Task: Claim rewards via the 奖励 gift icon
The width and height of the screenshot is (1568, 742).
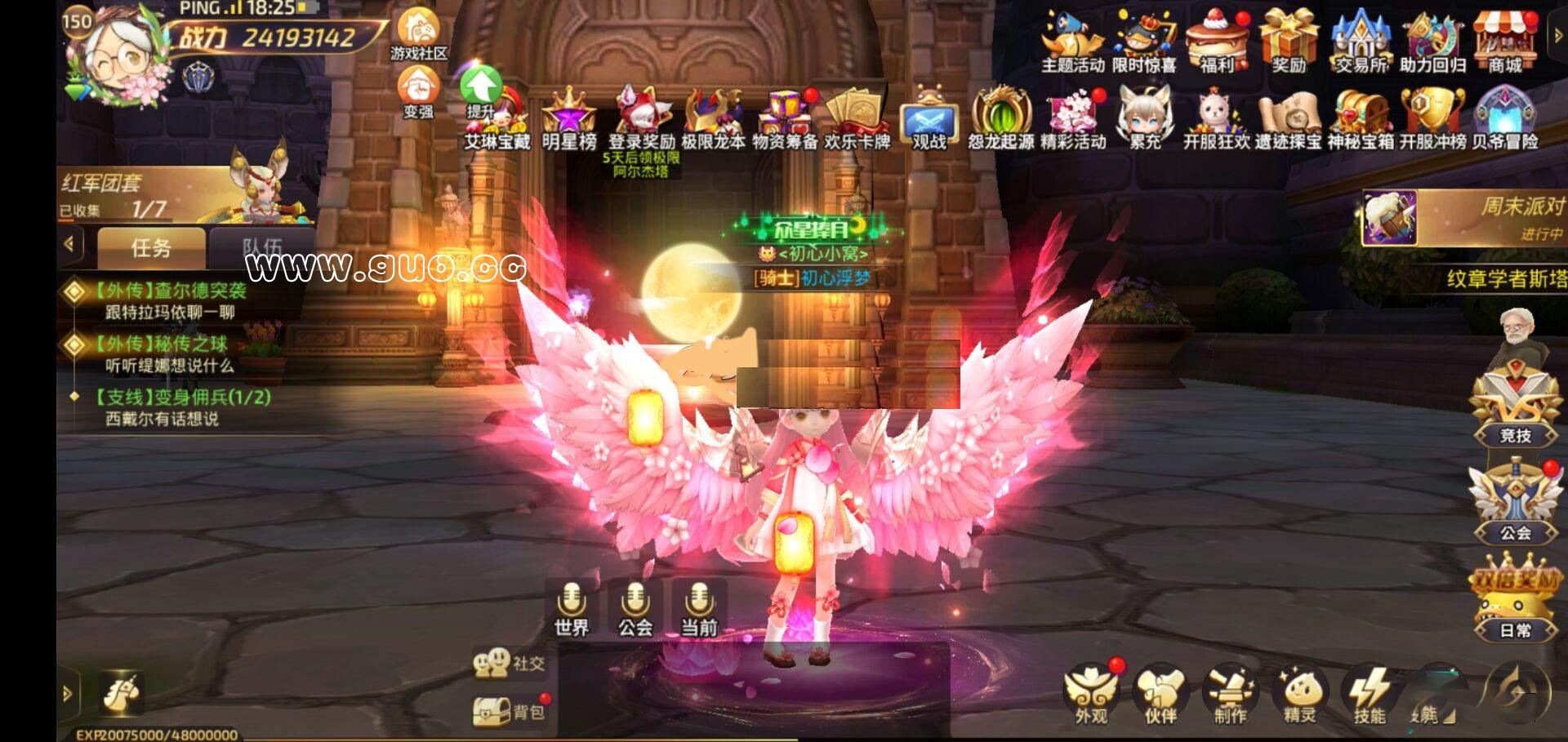Action: [x=1289, y=41]
